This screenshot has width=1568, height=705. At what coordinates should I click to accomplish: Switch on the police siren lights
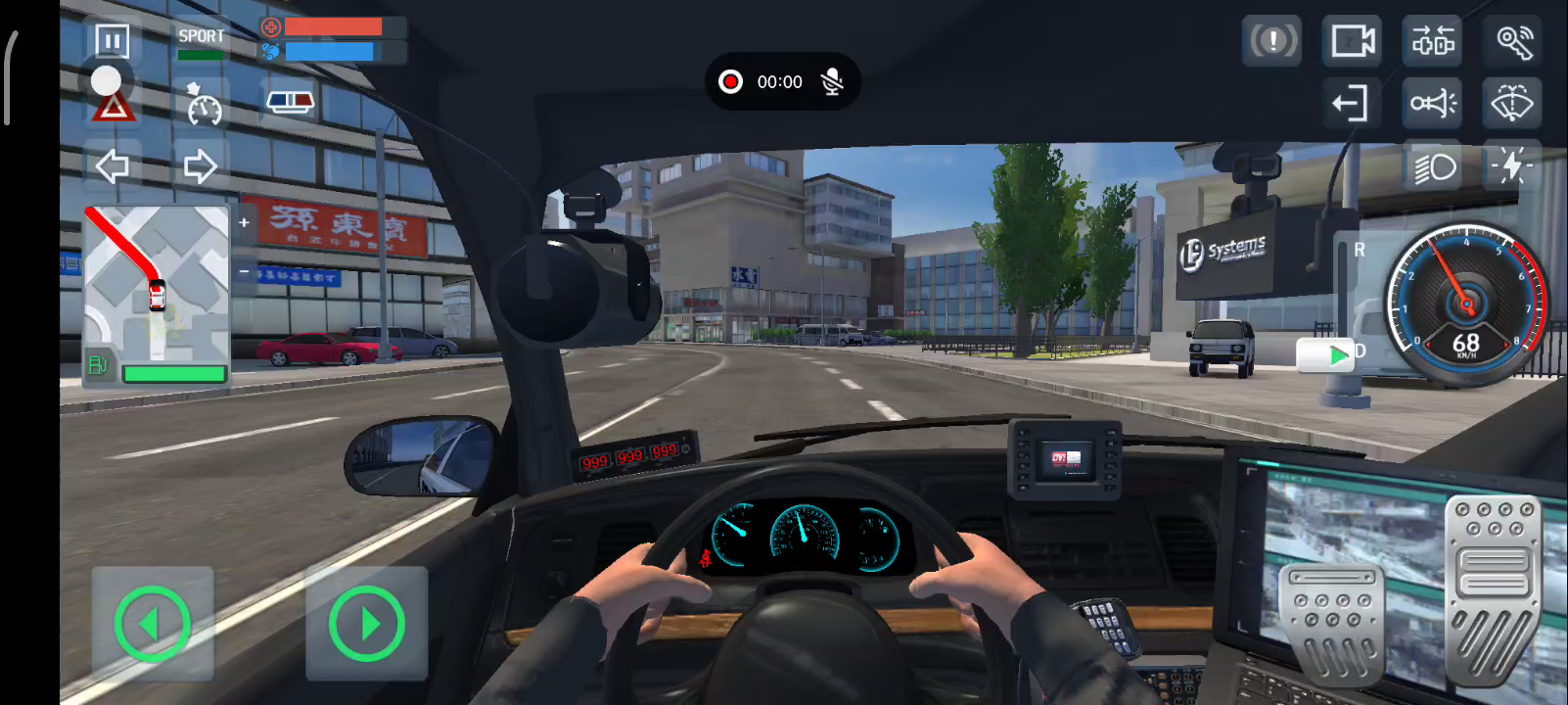pyautogui.click(x=291, y=102)
